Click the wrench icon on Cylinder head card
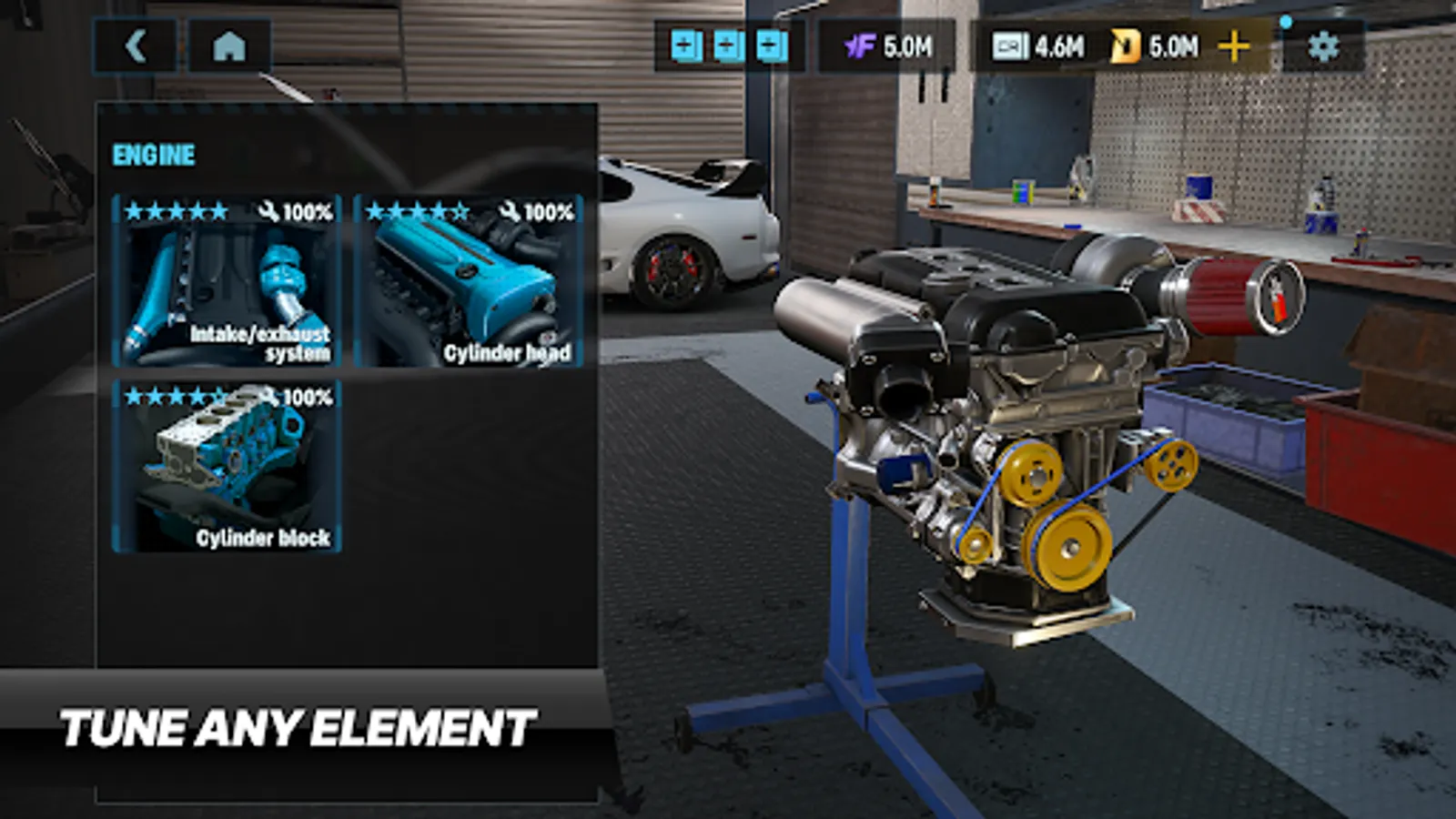This screenshot has width=1456, height=819. click(x=508, y=210)
